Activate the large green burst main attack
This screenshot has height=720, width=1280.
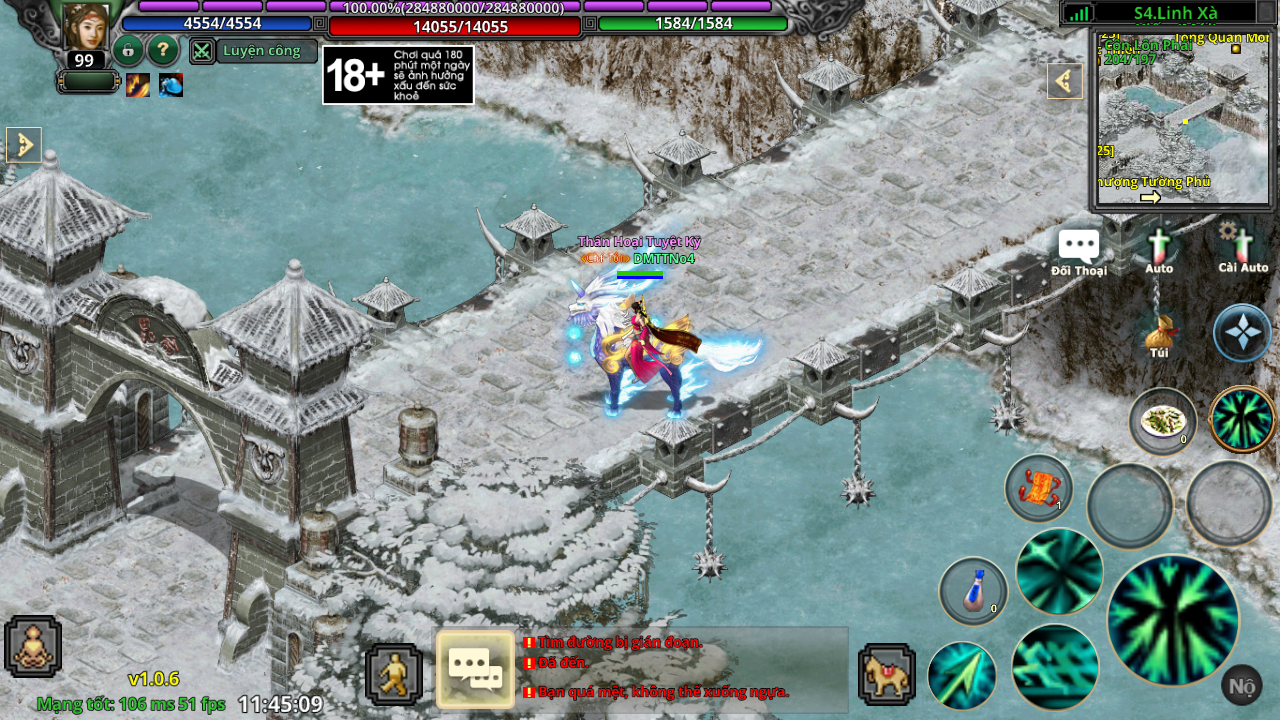(x=1172, y=620)
